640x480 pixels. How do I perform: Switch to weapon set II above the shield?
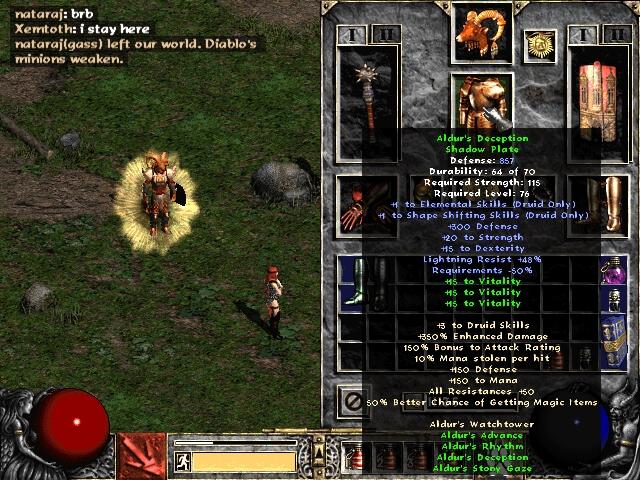coord(614,35)
